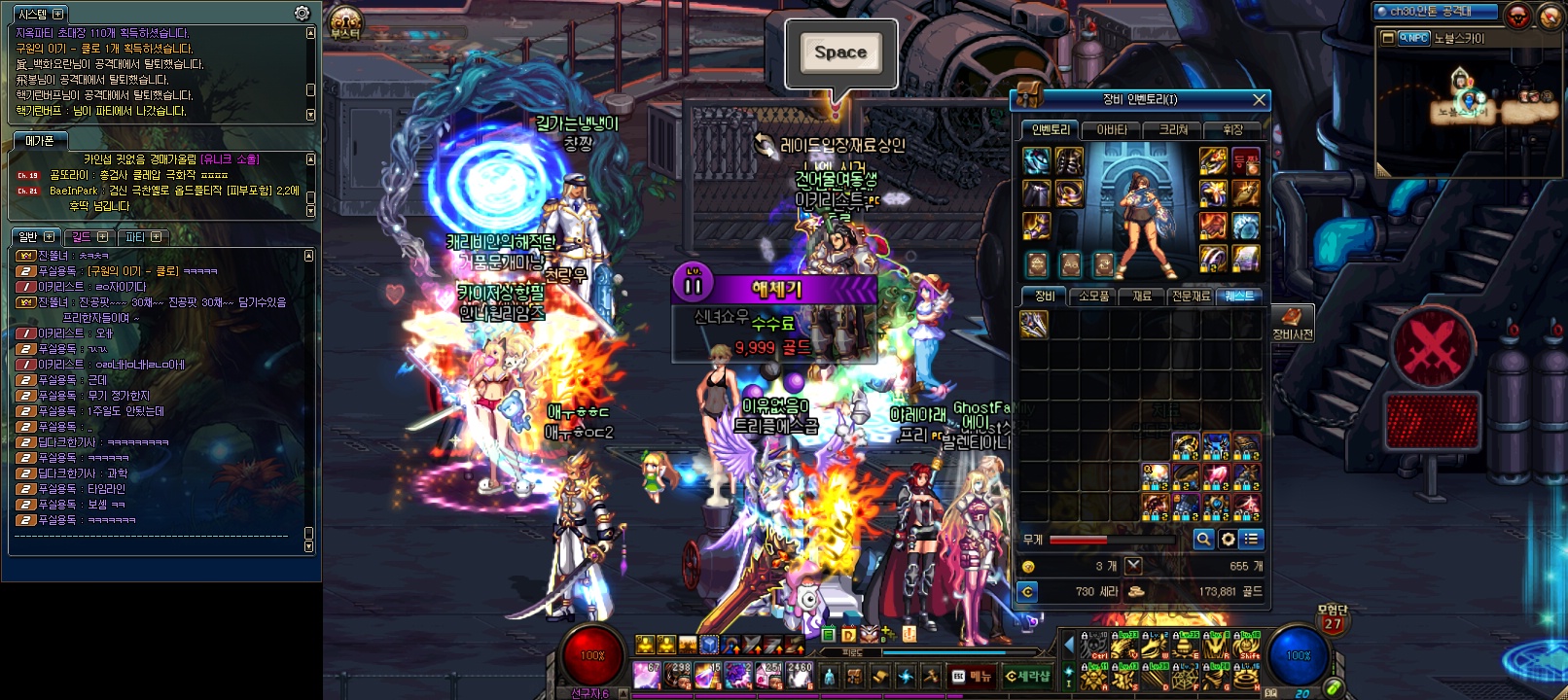
Task: Open chat settings gear icon
Action: point(303,13)
